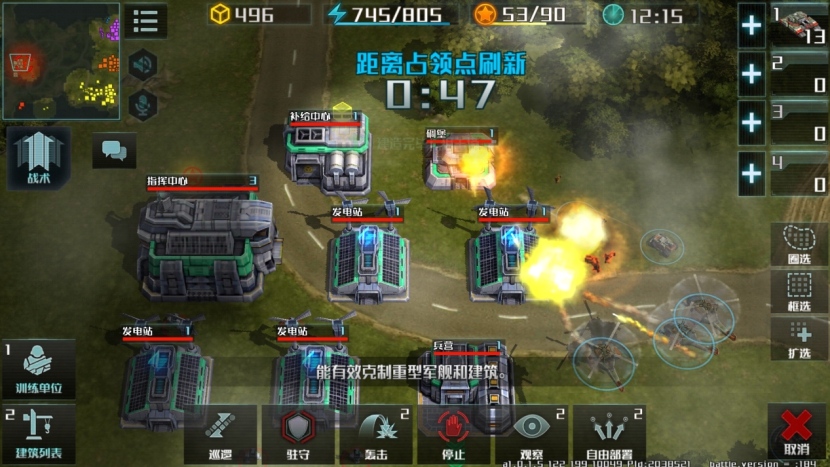Select control group 1 with the tank
This screenshot has width=830, height=467.
pos(800,24)
